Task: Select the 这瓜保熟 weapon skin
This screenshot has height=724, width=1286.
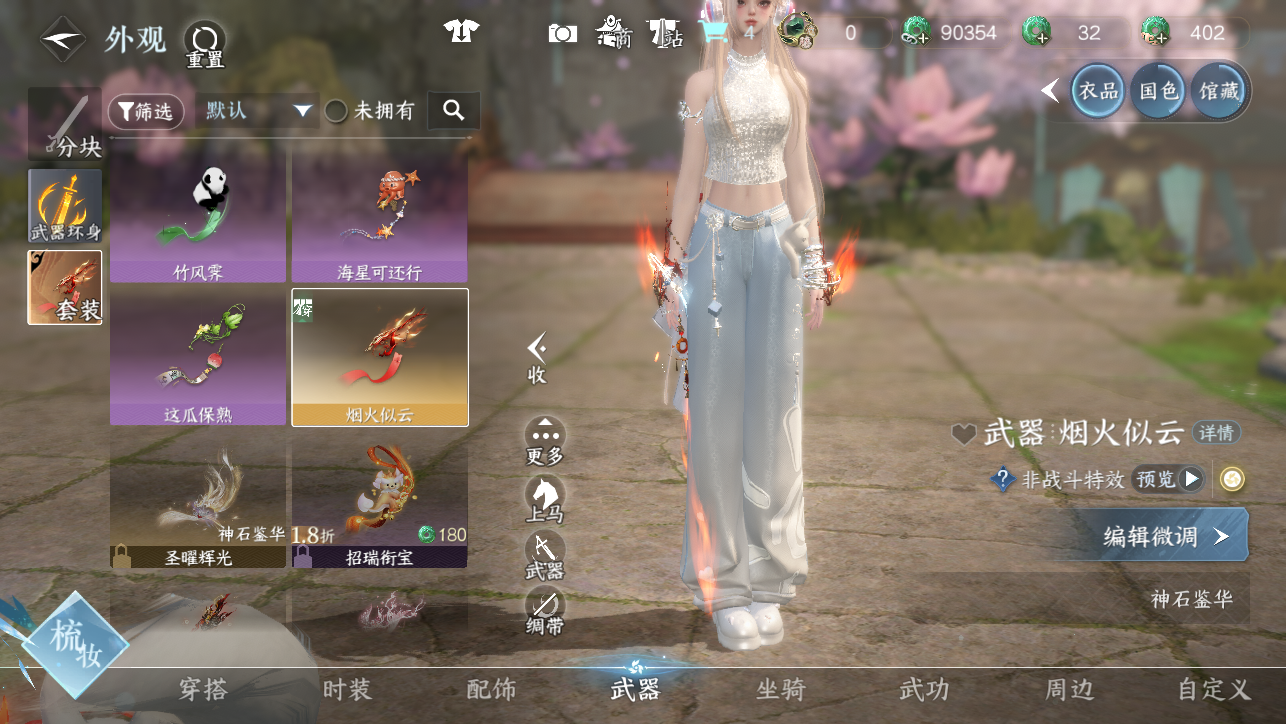Action: point(198,357)
